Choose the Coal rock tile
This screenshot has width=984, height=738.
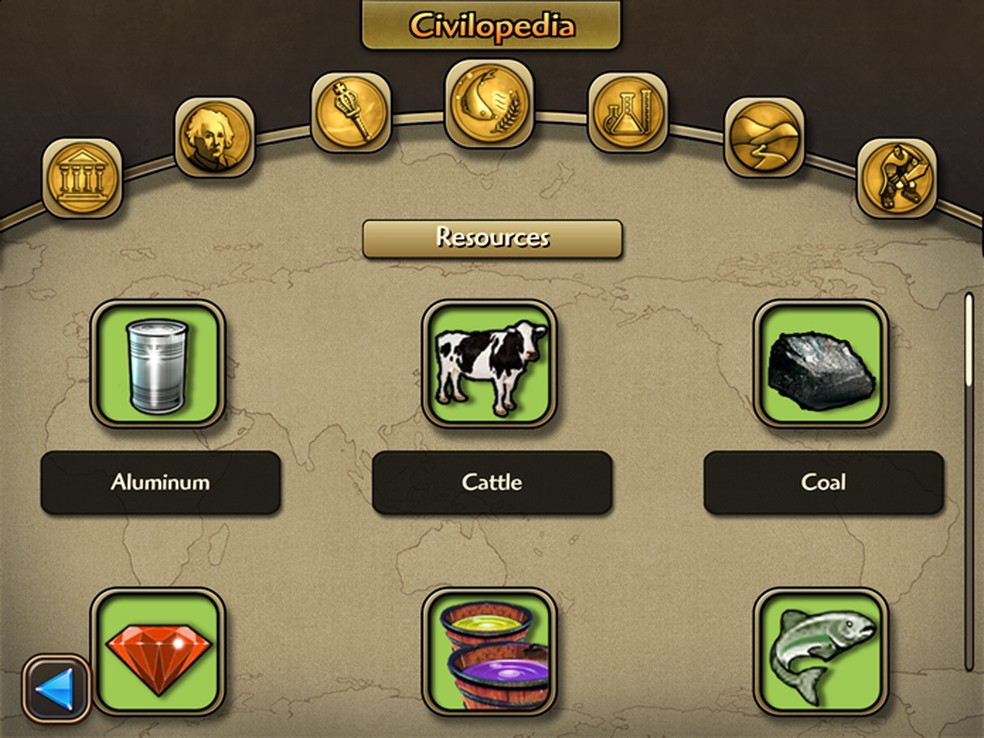click(x=821, y=363)
